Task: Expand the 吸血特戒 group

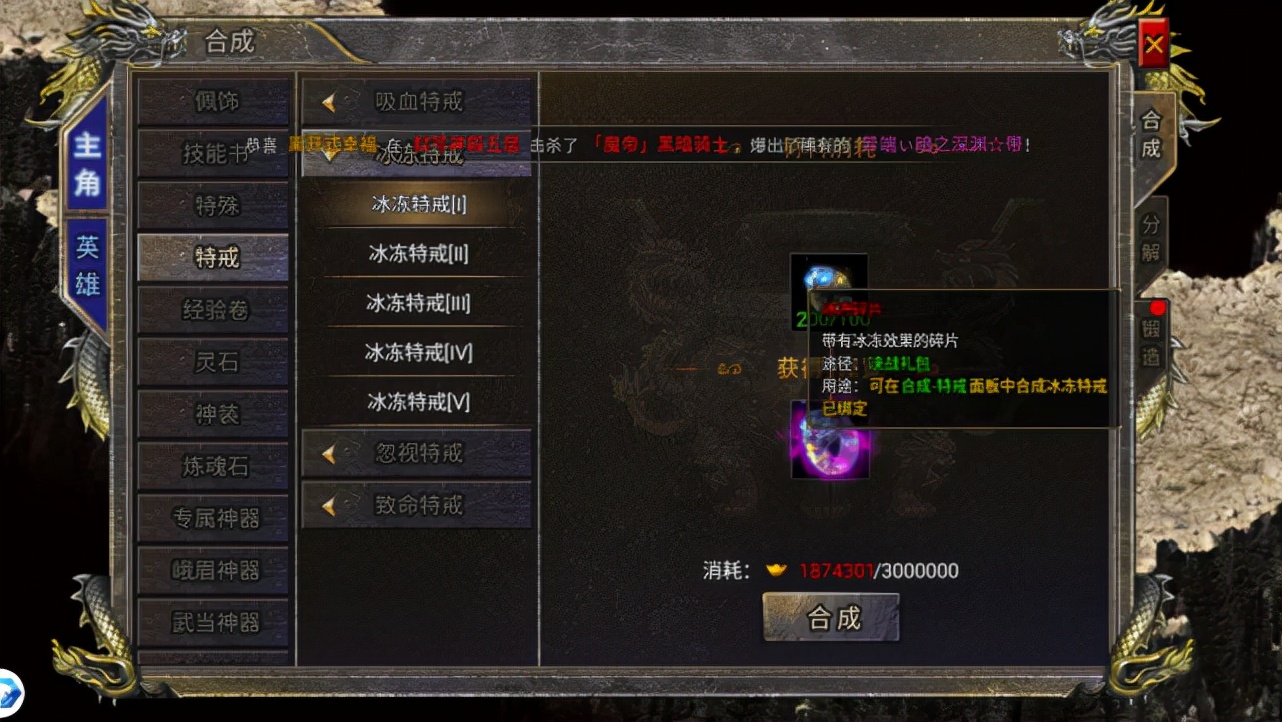Action: pyautogui.click(x=417, y=102)
